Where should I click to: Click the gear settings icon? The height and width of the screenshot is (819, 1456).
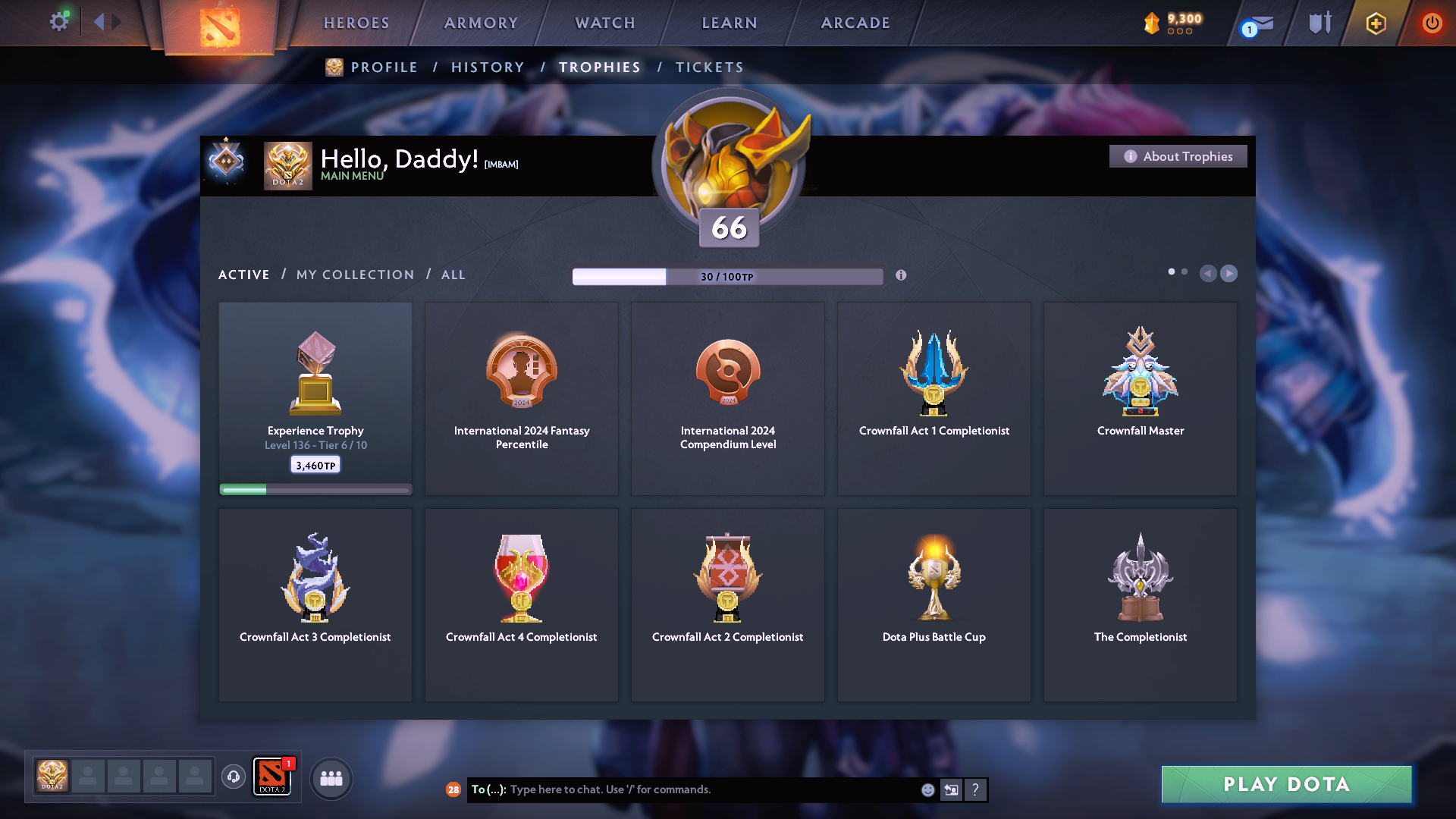[x=59, y=21]
